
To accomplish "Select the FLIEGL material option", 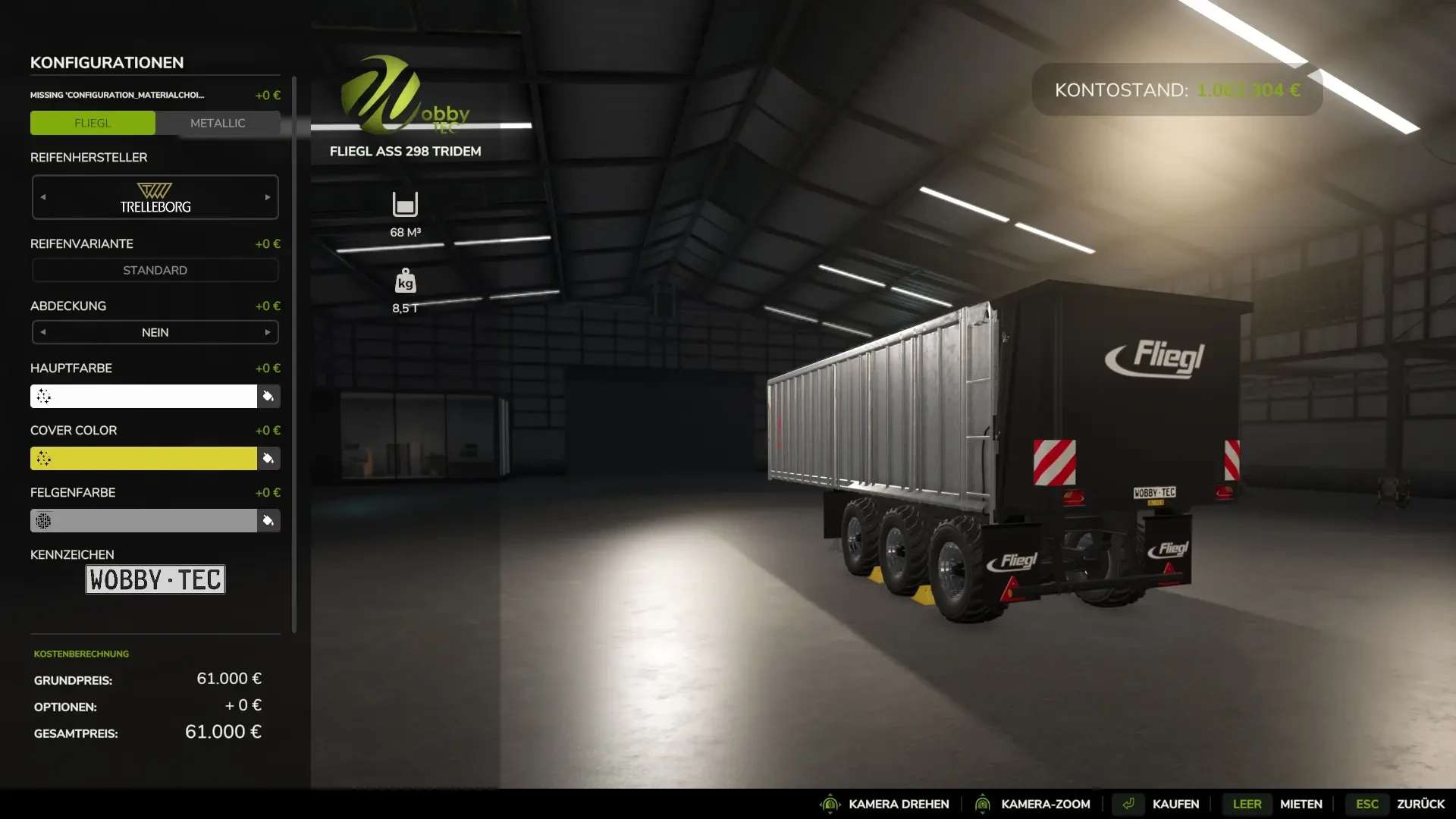I will [93, 123].
